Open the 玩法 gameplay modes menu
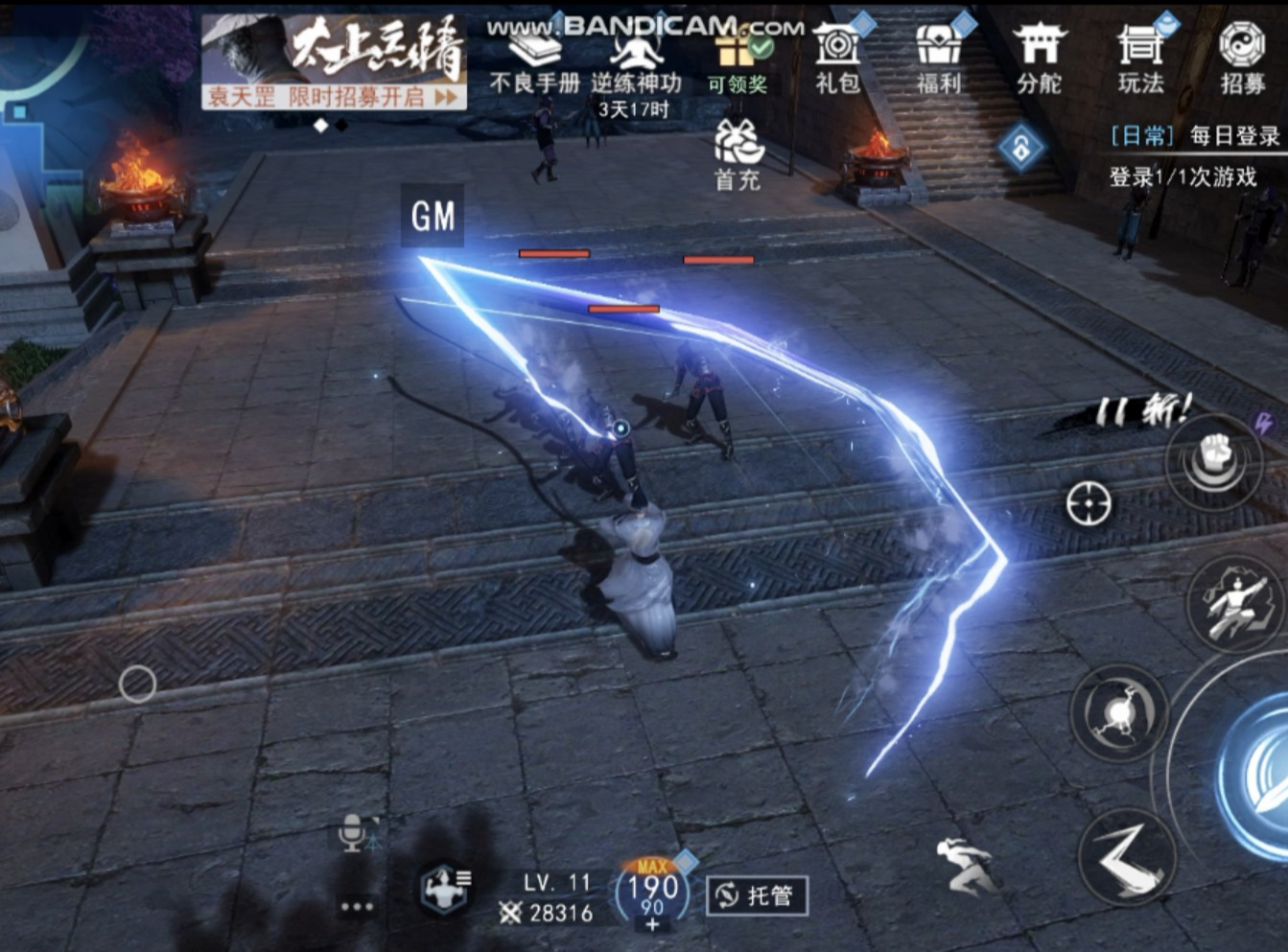This screenshot has height=952, width=1288. coord(1140,58)
